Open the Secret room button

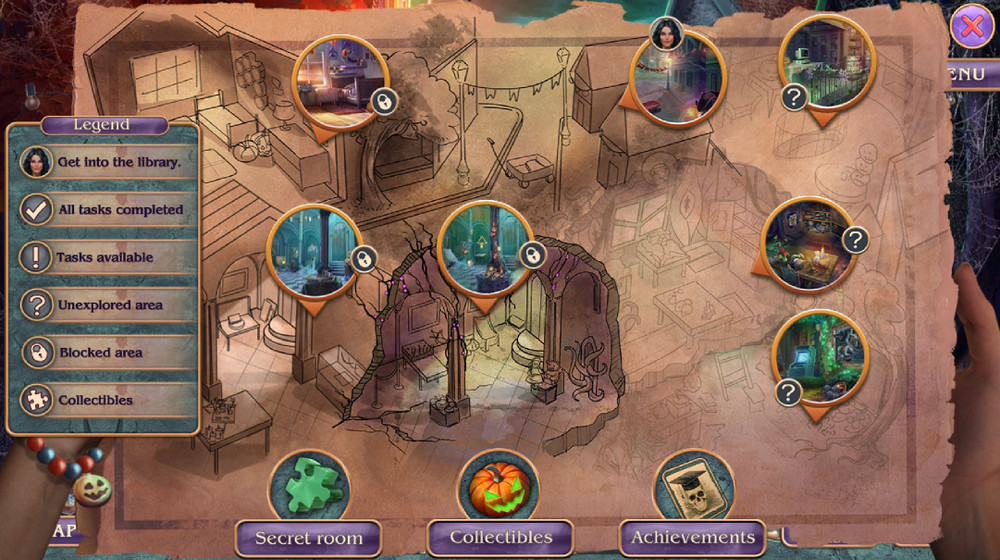[308, 538]
